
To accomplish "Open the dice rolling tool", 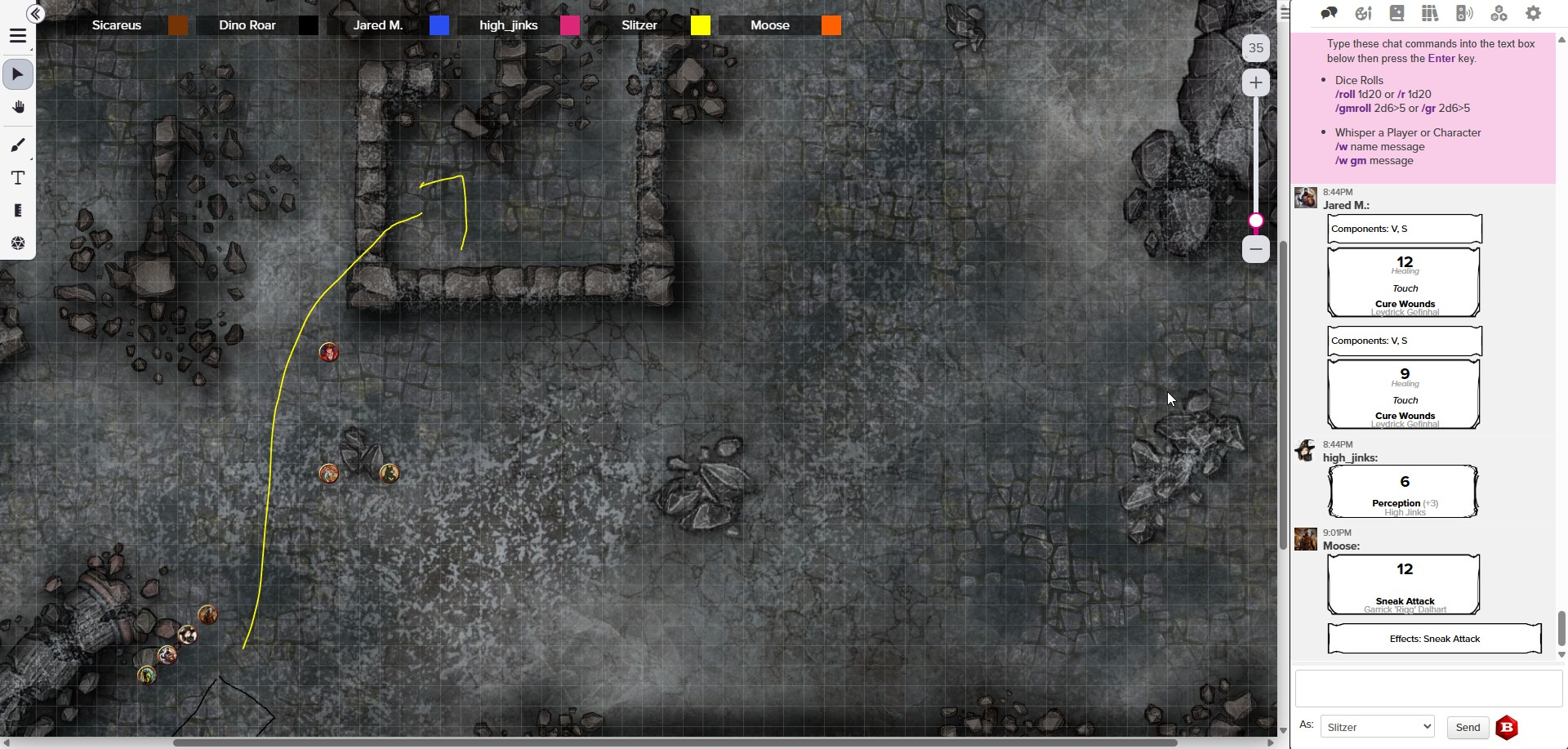I will [18, 243].
